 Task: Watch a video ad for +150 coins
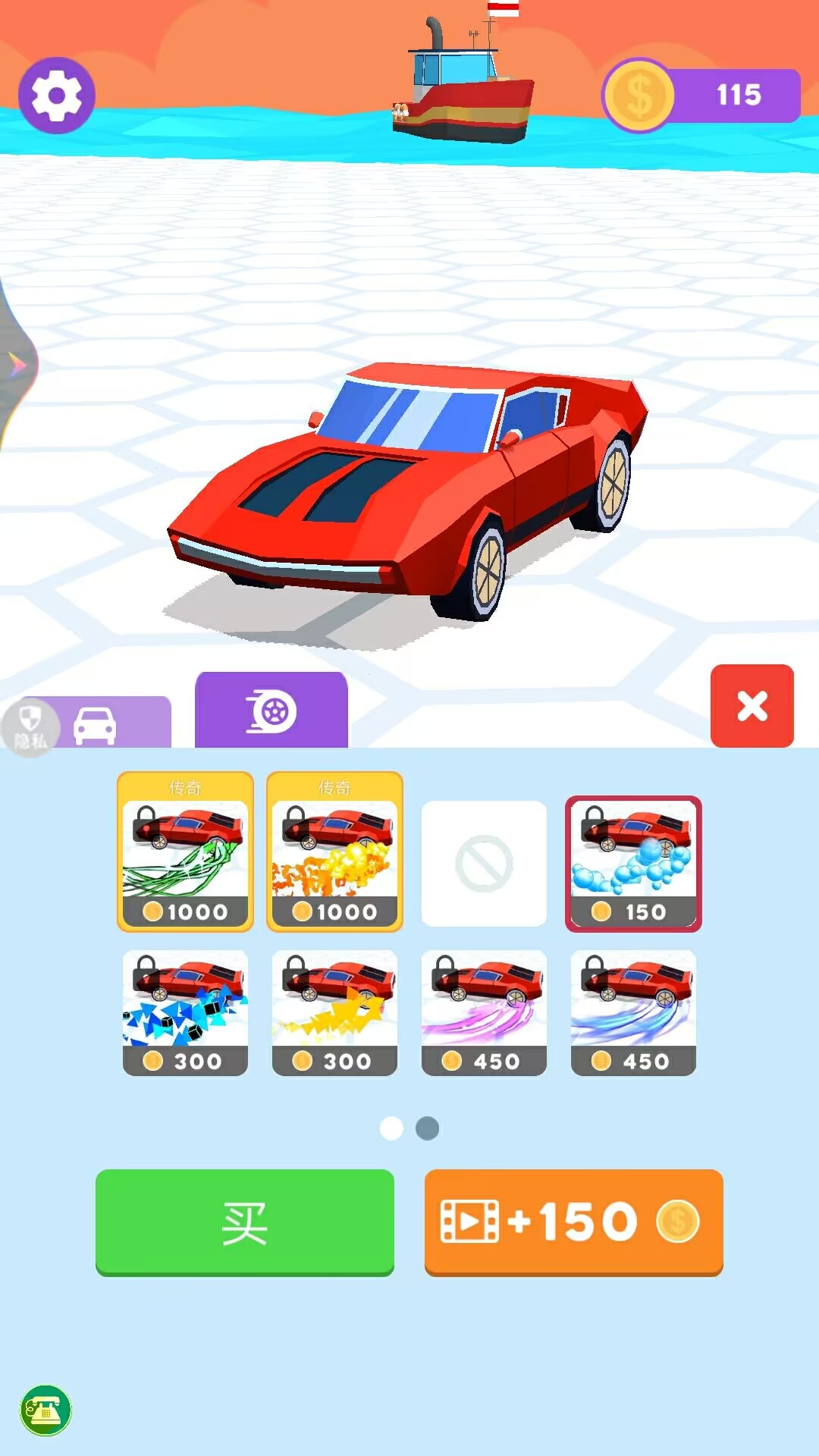573,1222
